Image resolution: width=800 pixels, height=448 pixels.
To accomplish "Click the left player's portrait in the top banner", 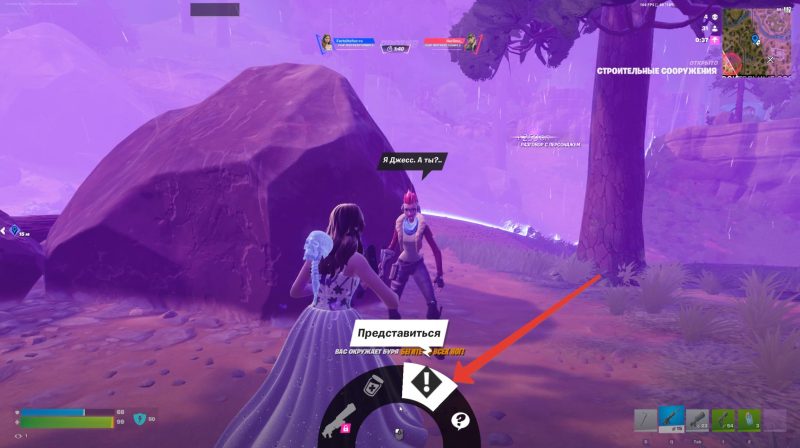I will [326, 42].
